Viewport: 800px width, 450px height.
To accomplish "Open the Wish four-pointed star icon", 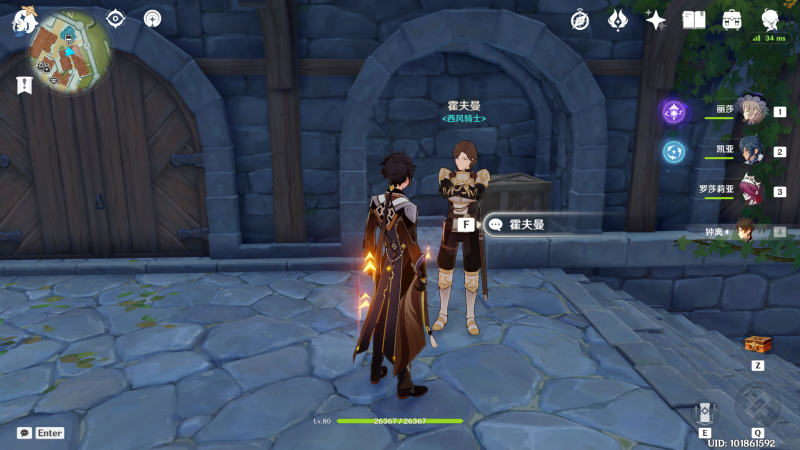I will pos(656,19).
